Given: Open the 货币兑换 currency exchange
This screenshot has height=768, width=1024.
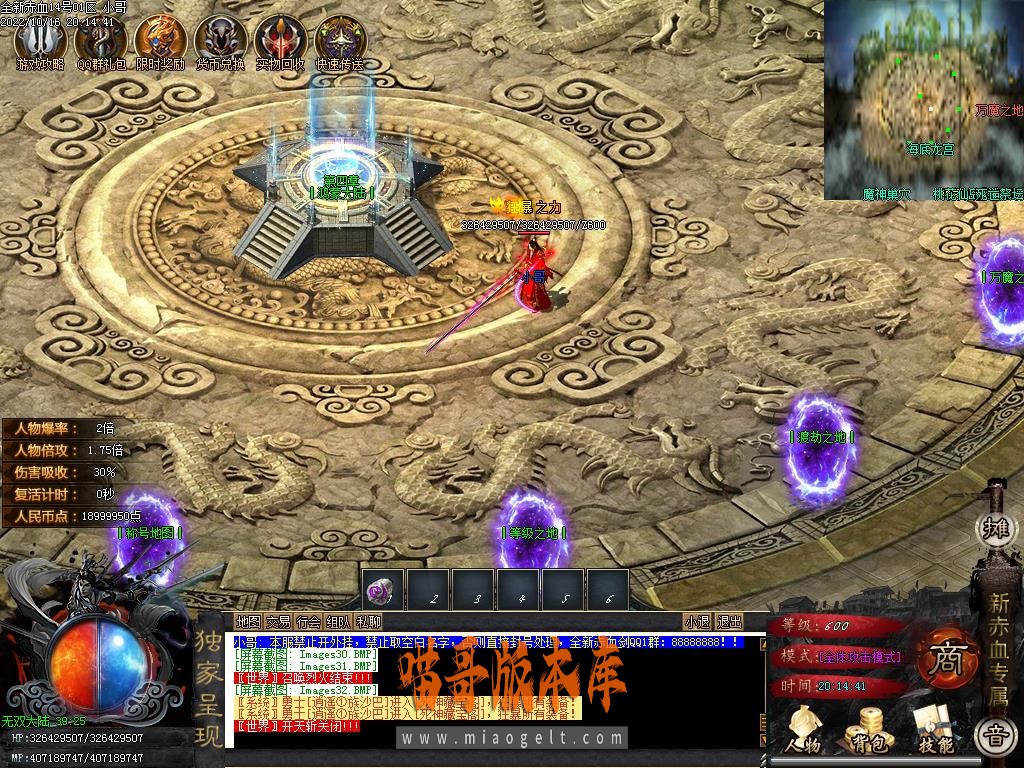Looking at the screenshot, I should [221, 40].
